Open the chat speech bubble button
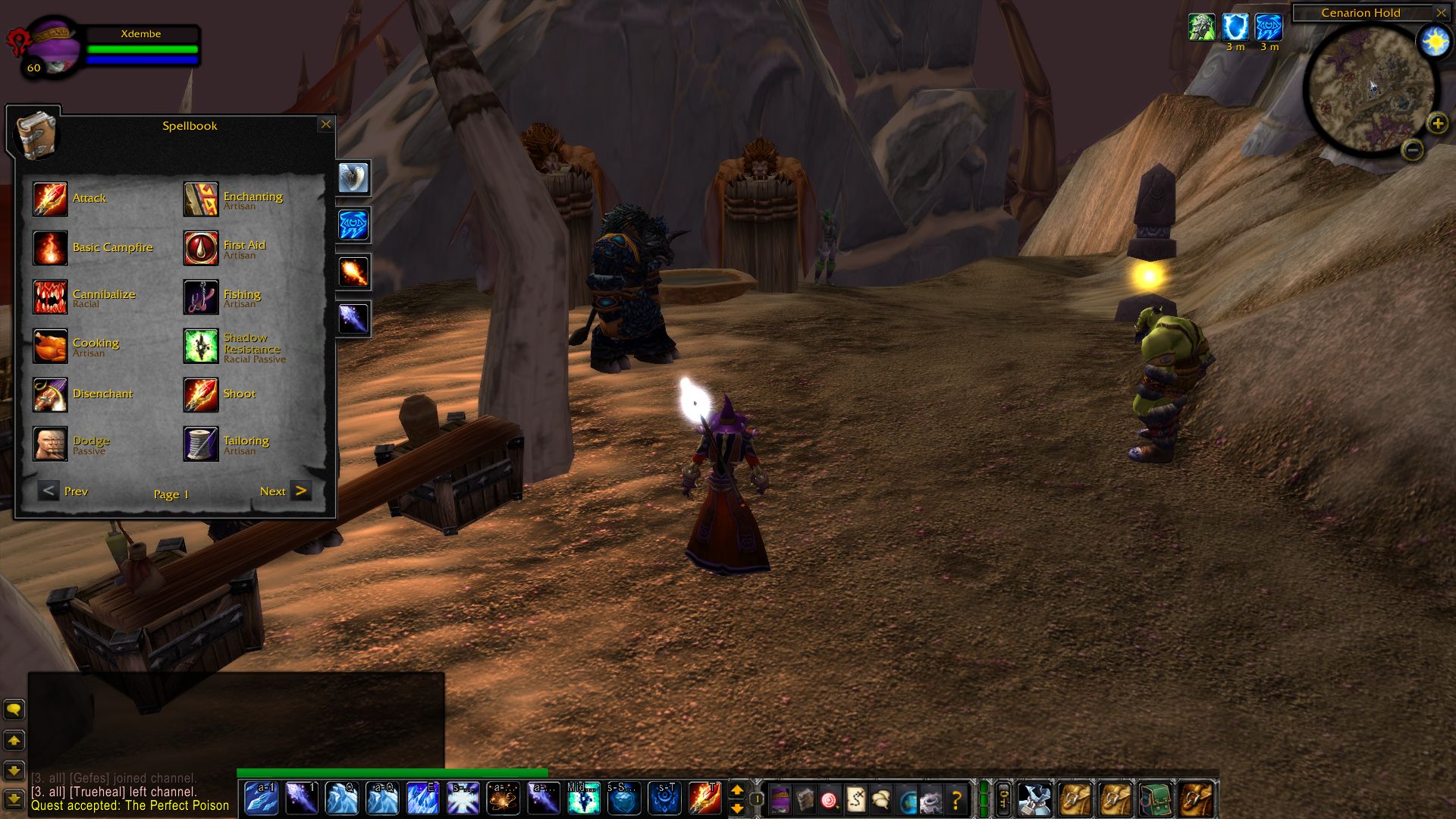Screen dimensions: 1456x819 [14, 710]
